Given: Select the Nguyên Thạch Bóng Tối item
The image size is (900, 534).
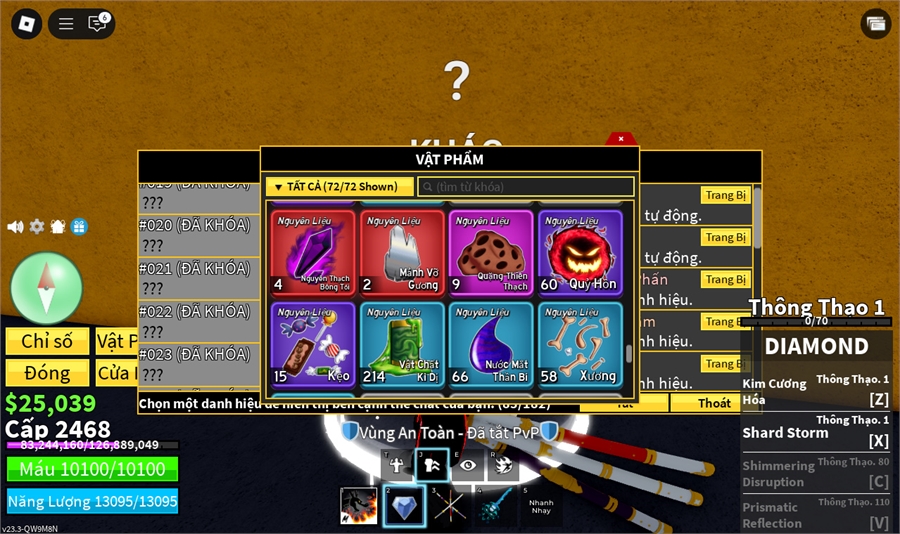Looking at the screenshot, I should [x=313, y=253].
